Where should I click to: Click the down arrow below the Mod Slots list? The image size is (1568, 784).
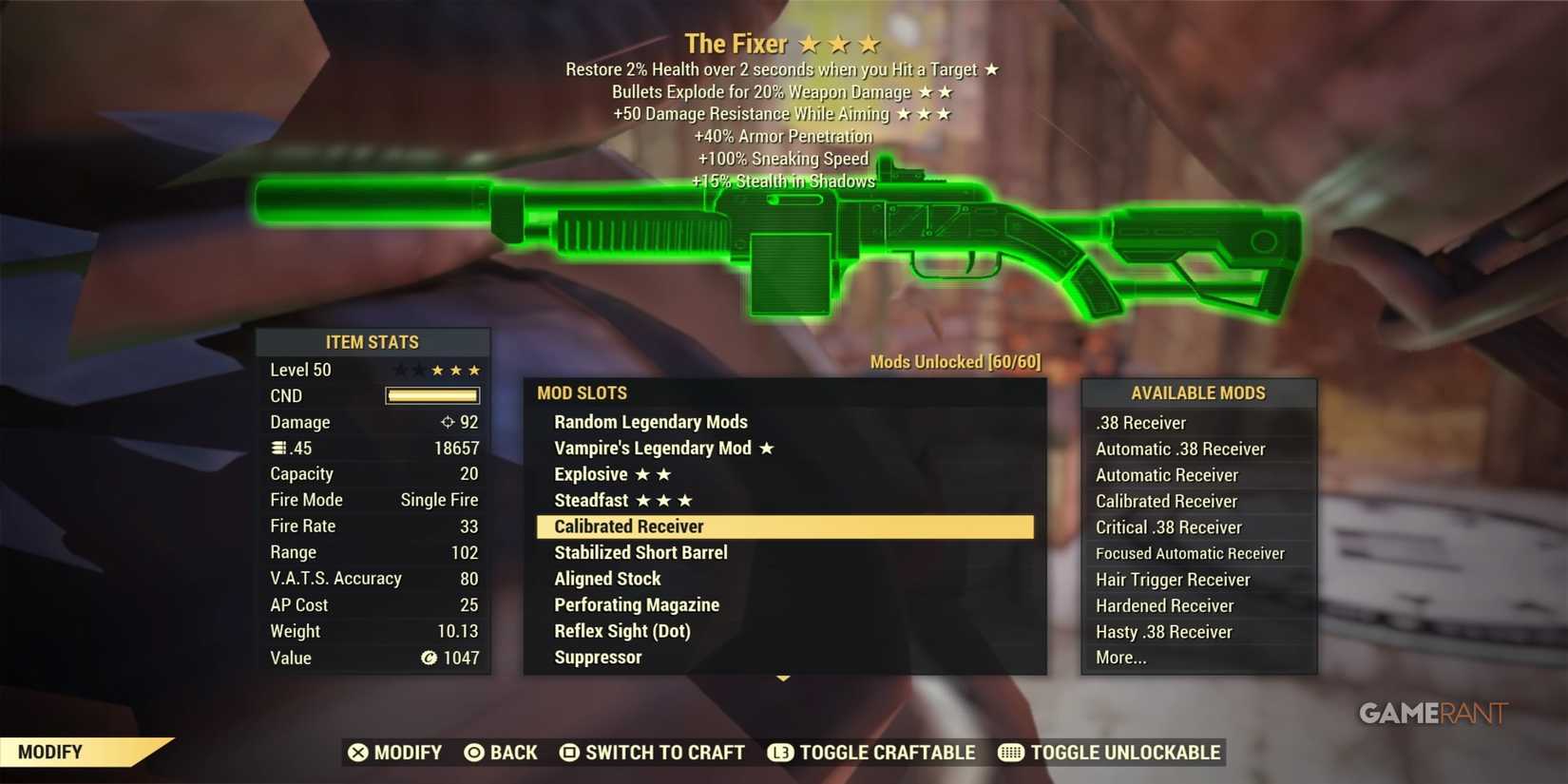click(784, 679)
